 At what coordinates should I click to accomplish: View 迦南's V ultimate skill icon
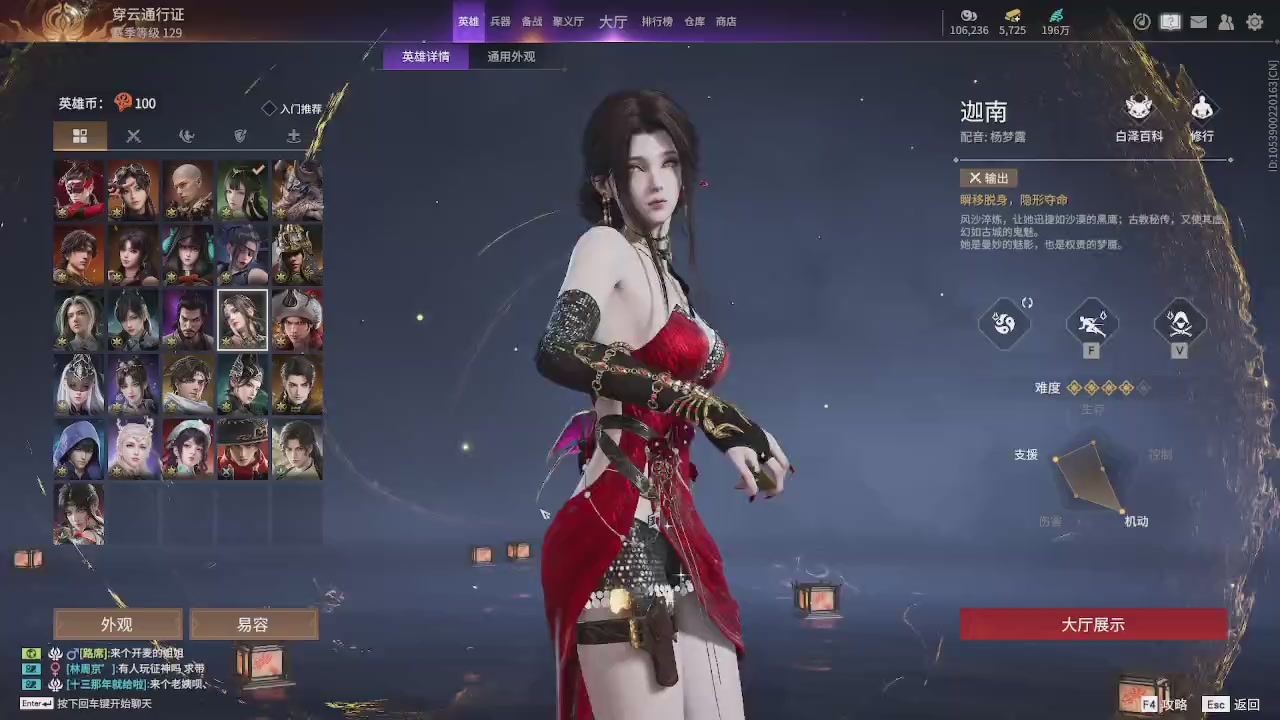pyautogui.click(x=1180, y=322)
